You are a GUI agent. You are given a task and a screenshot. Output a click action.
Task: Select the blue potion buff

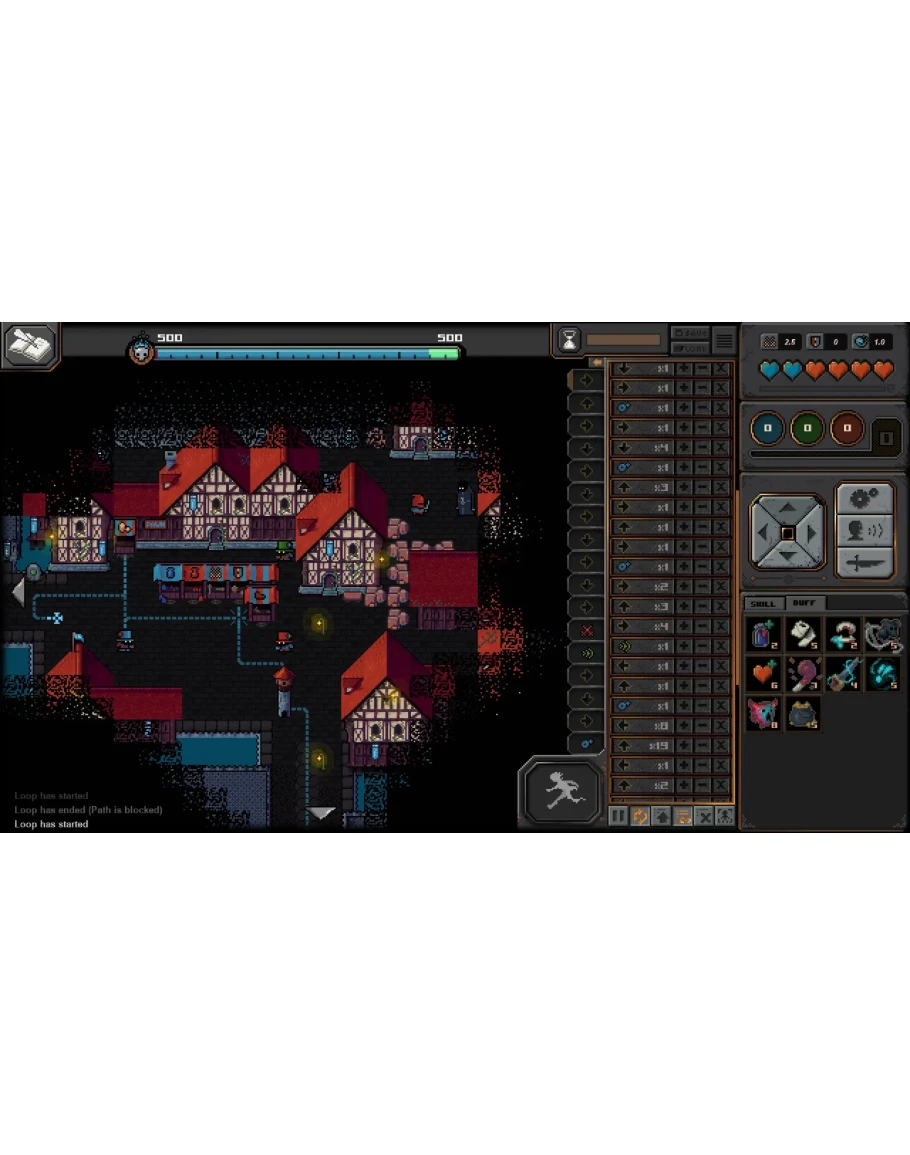click(x=764, y=634)
